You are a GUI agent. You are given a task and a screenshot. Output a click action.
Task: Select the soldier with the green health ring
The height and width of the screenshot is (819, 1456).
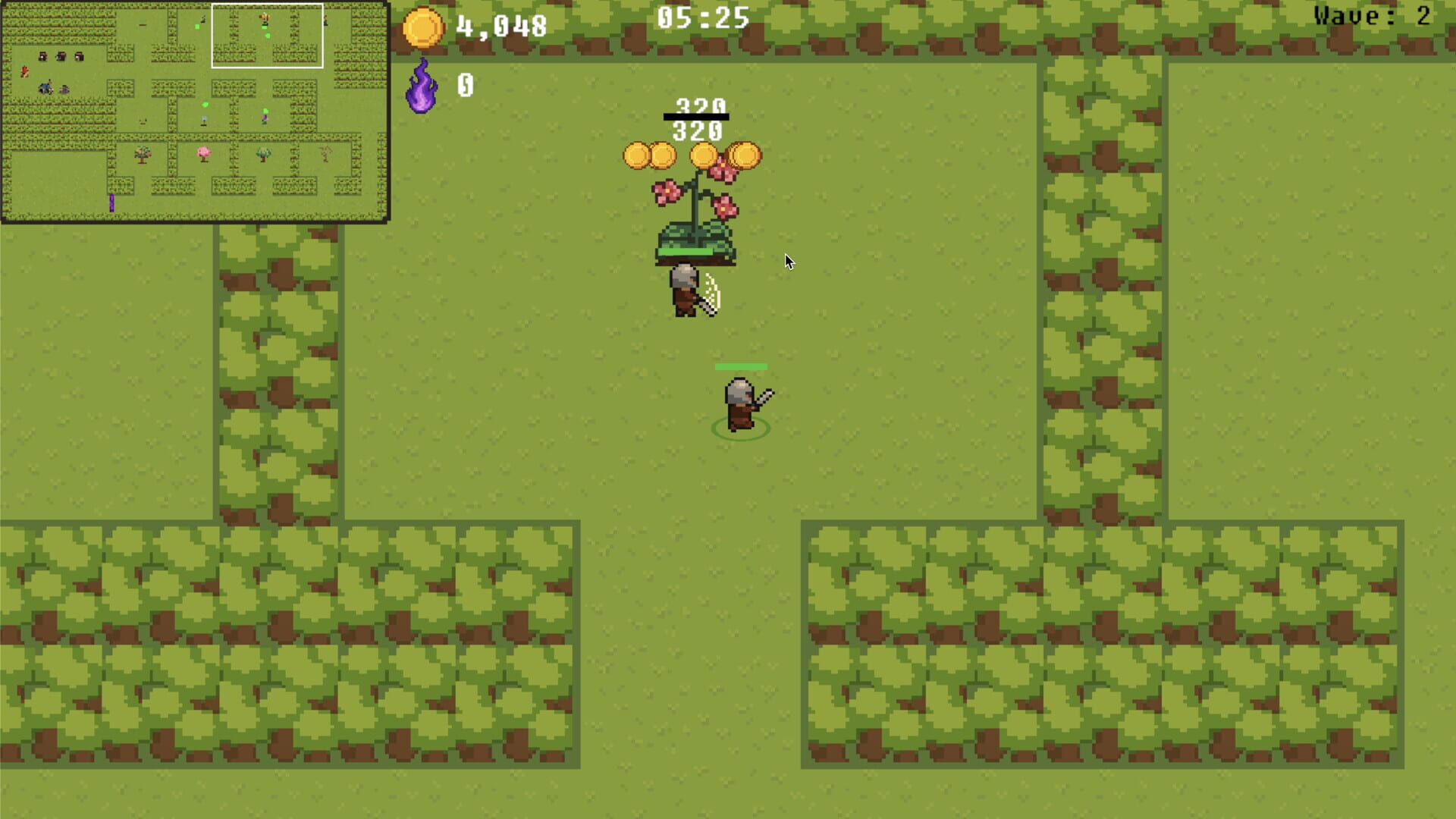[x=739, y=402]
